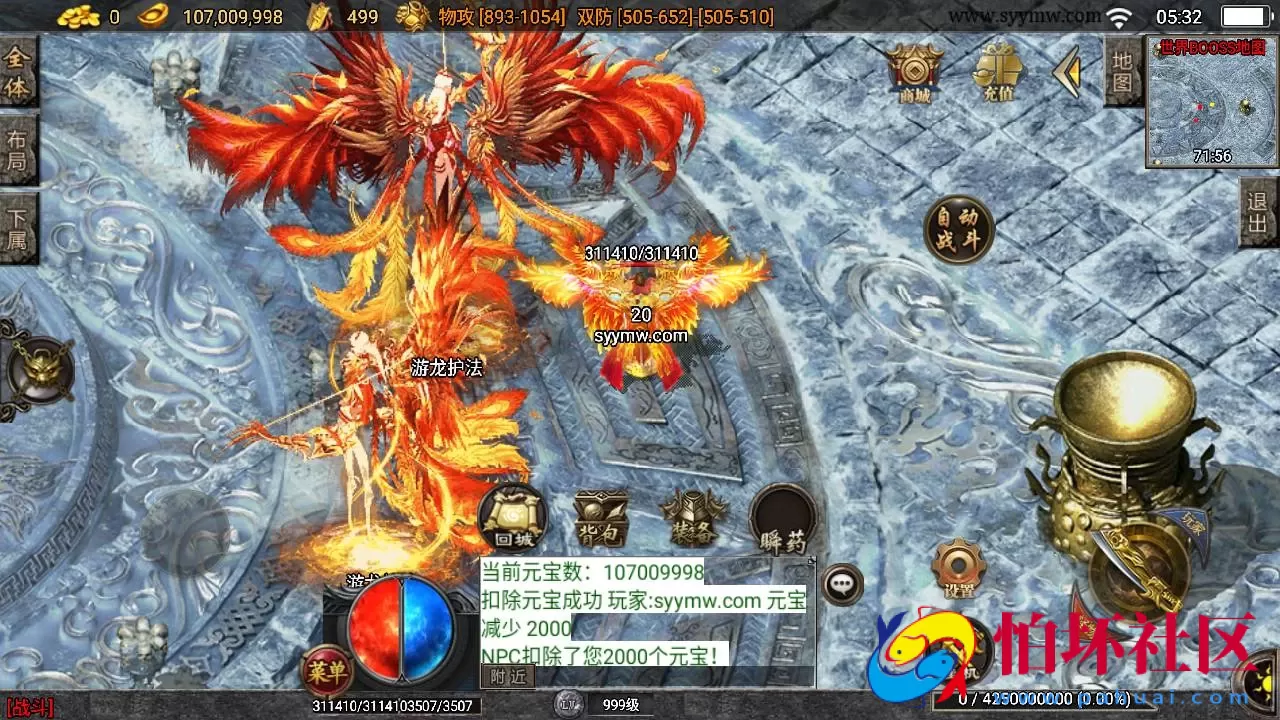This screenshot has width=1280, height=720.
Task: Tap the 回城 return-to-town icon
Action: [512, 518]
